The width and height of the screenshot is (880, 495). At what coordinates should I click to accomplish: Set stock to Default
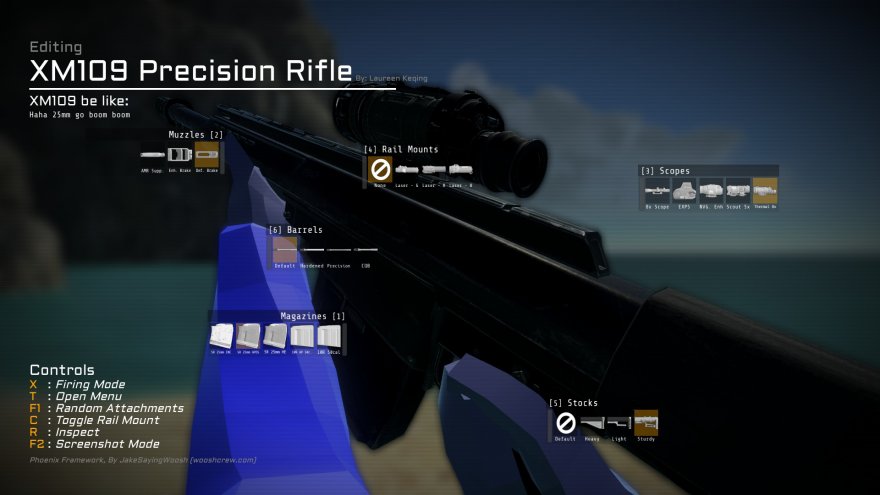[x=566, y=423]
